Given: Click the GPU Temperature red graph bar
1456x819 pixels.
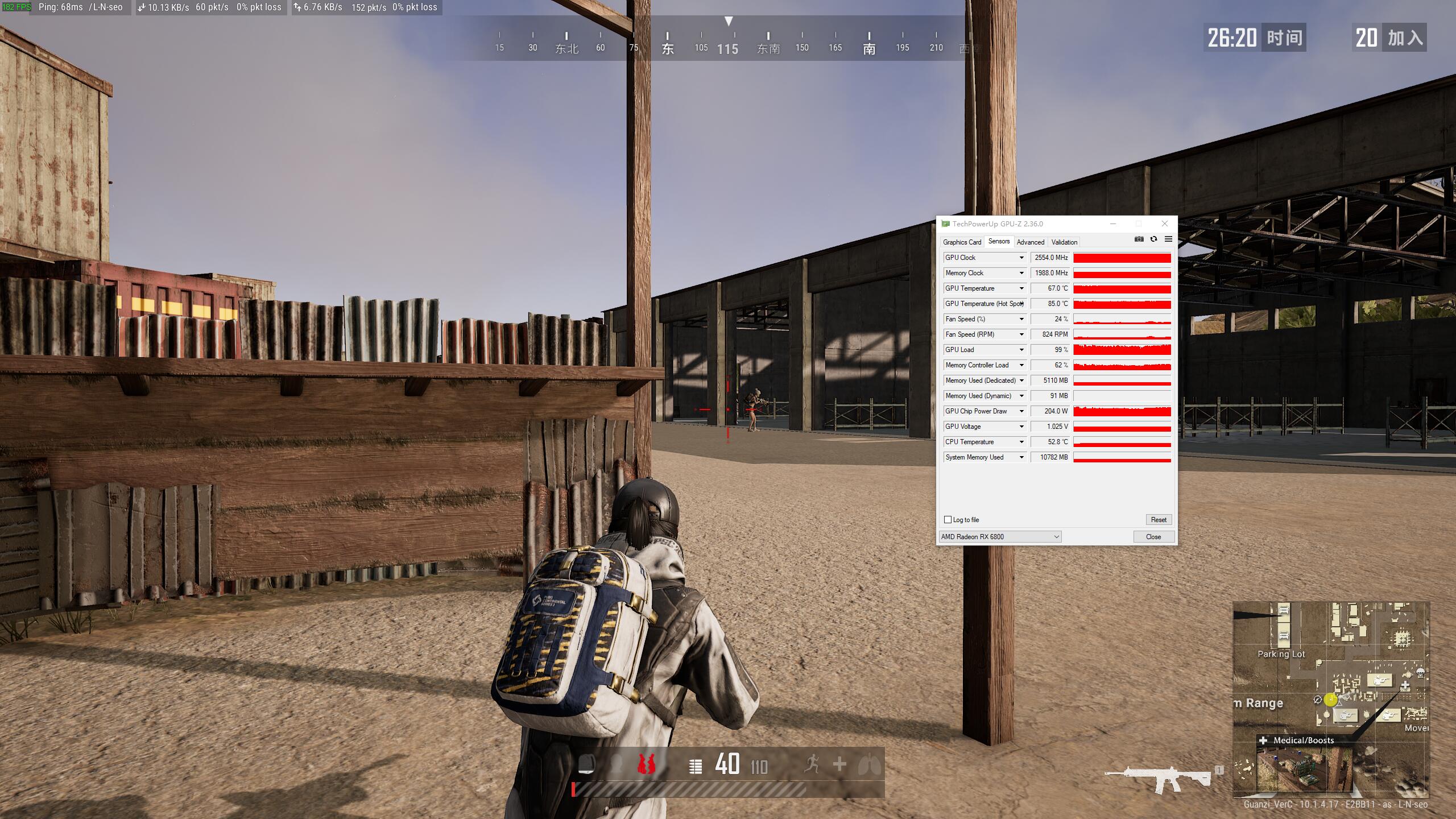Looking at the screenshot, I should [x=1122, y=288].
